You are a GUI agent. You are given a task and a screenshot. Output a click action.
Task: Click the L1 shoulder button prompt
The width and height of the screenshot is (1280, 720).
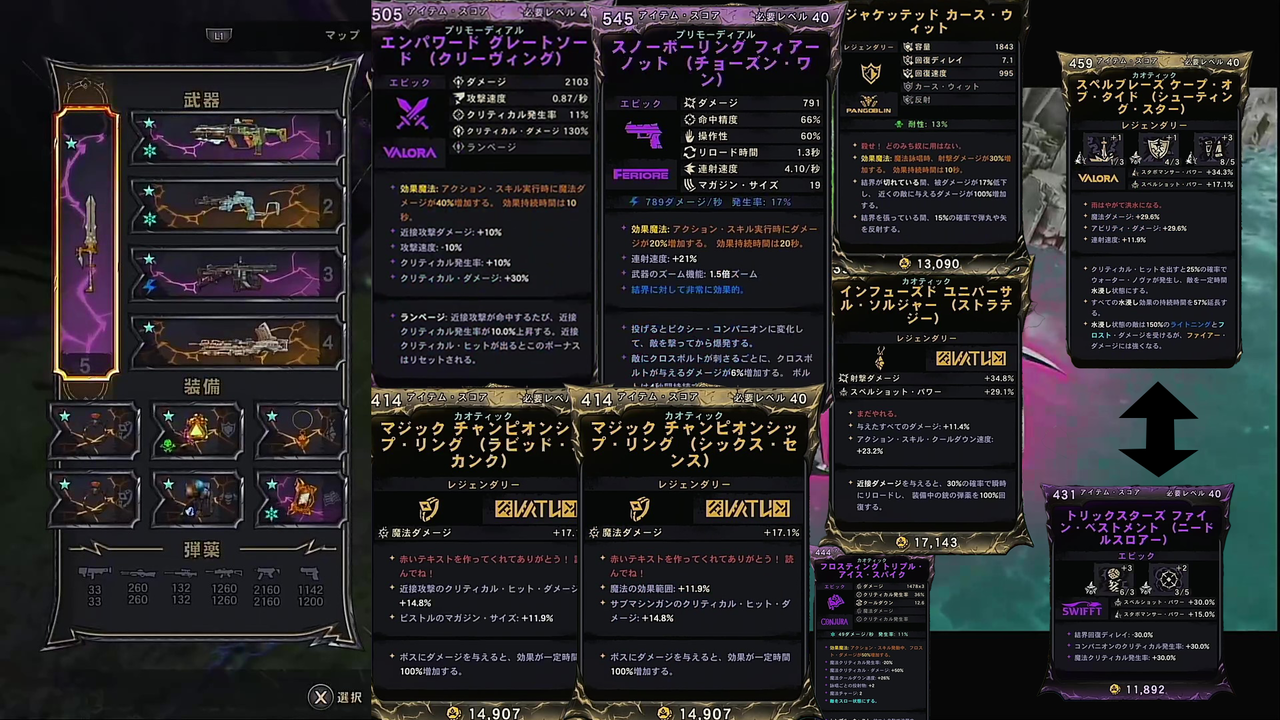coord(219,35)
